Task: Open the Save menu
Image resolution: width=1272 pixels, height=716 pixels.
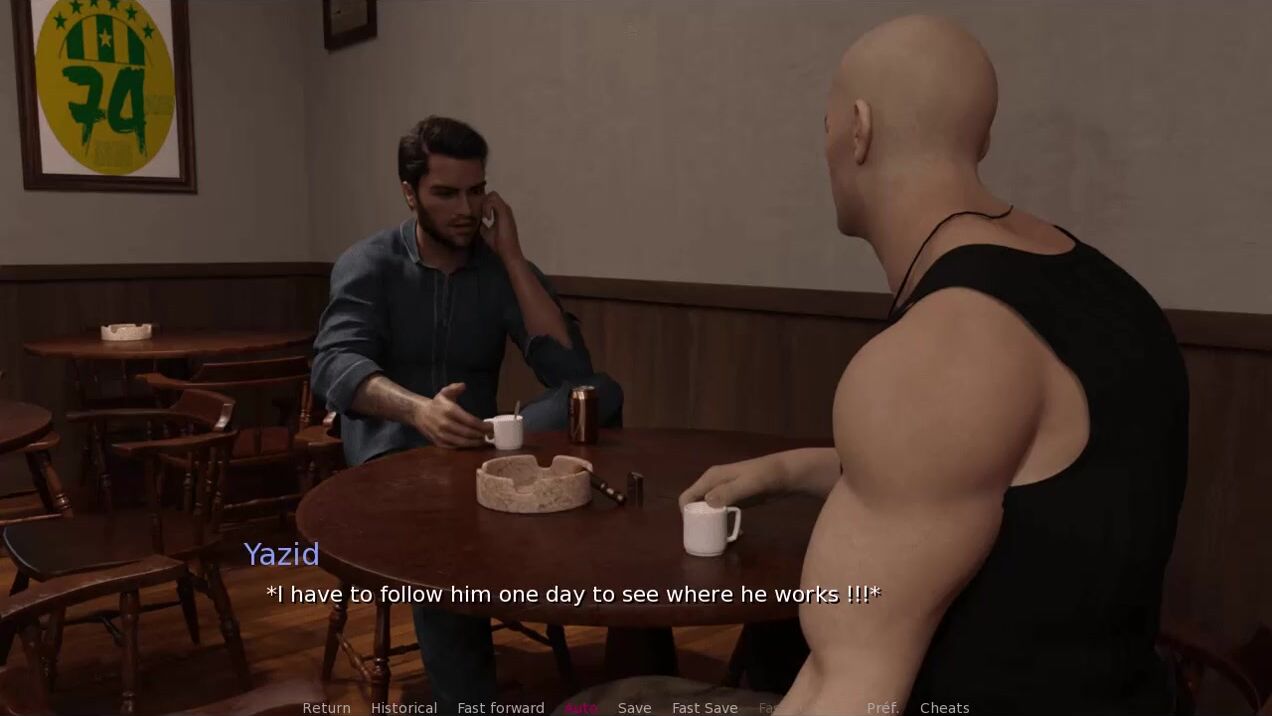Action: 634,708
